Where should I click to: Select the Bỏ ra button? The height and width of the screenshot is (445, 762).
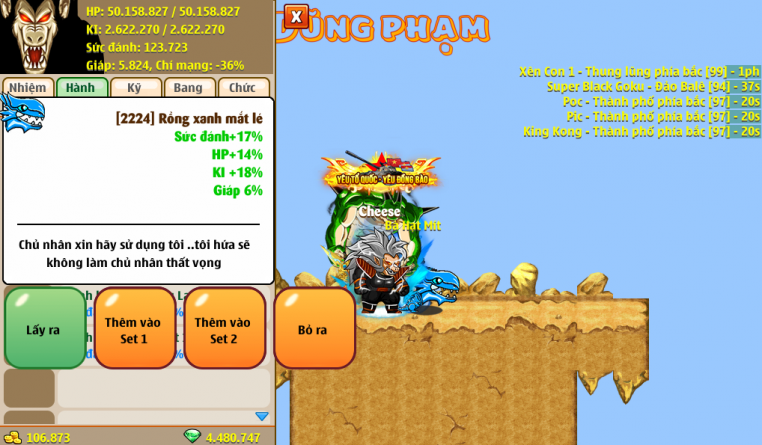tap(313, 329)
